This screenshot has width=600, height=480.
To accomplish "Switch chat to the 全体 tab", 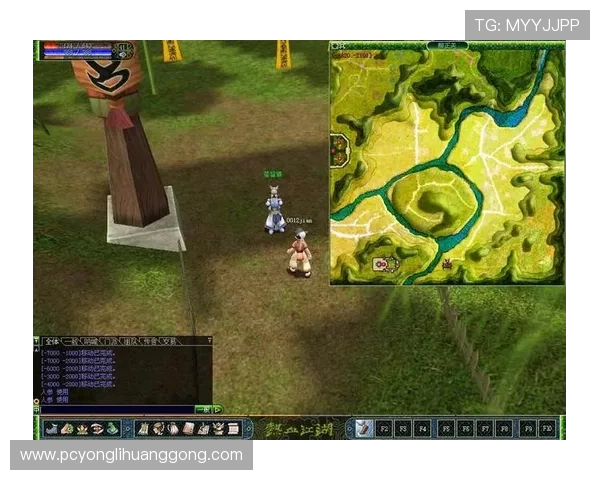I will pos(49,341).
